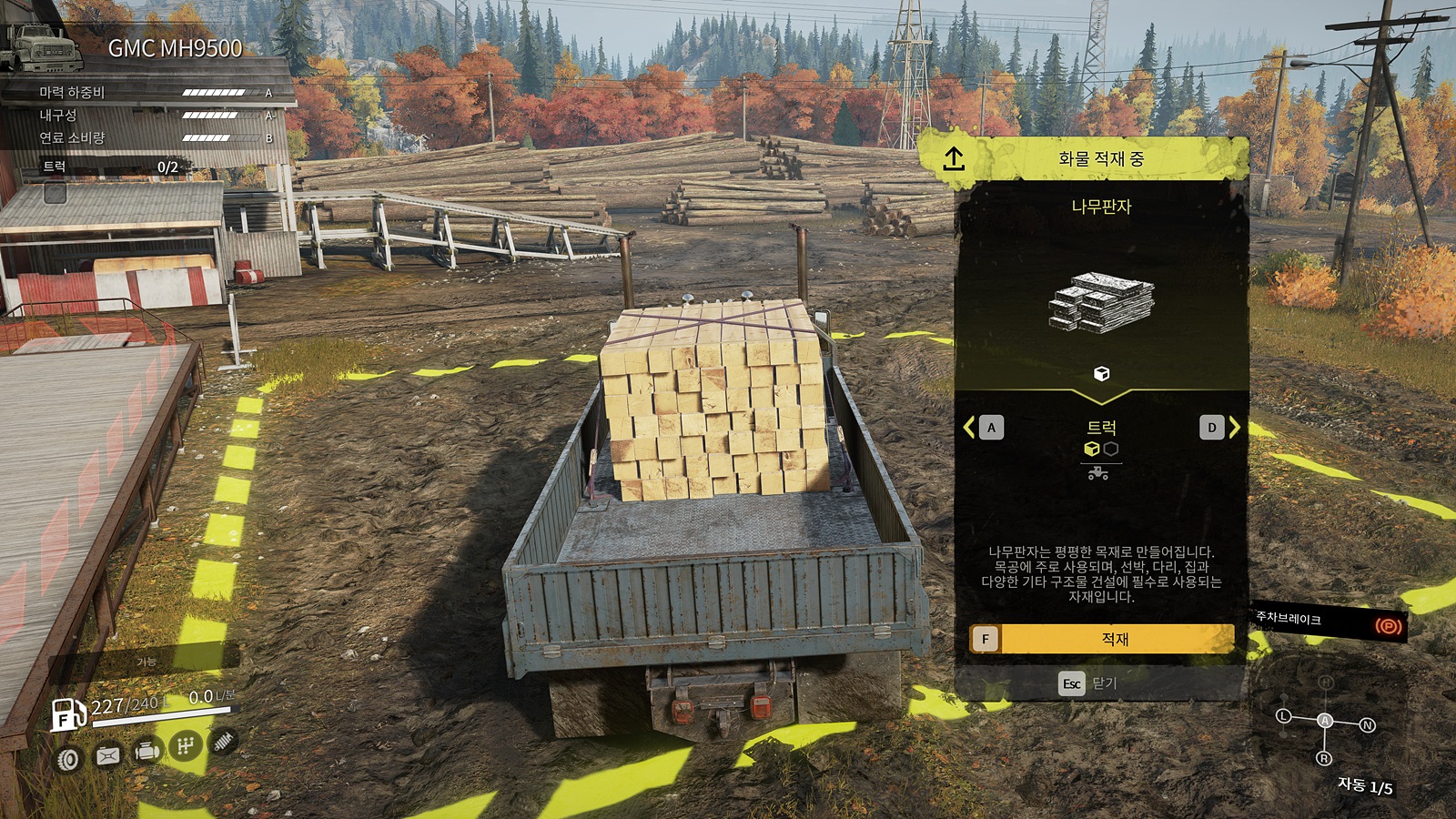
Task: Toggle the all-wheel drive chassis icon
Action: coord(108,755)
